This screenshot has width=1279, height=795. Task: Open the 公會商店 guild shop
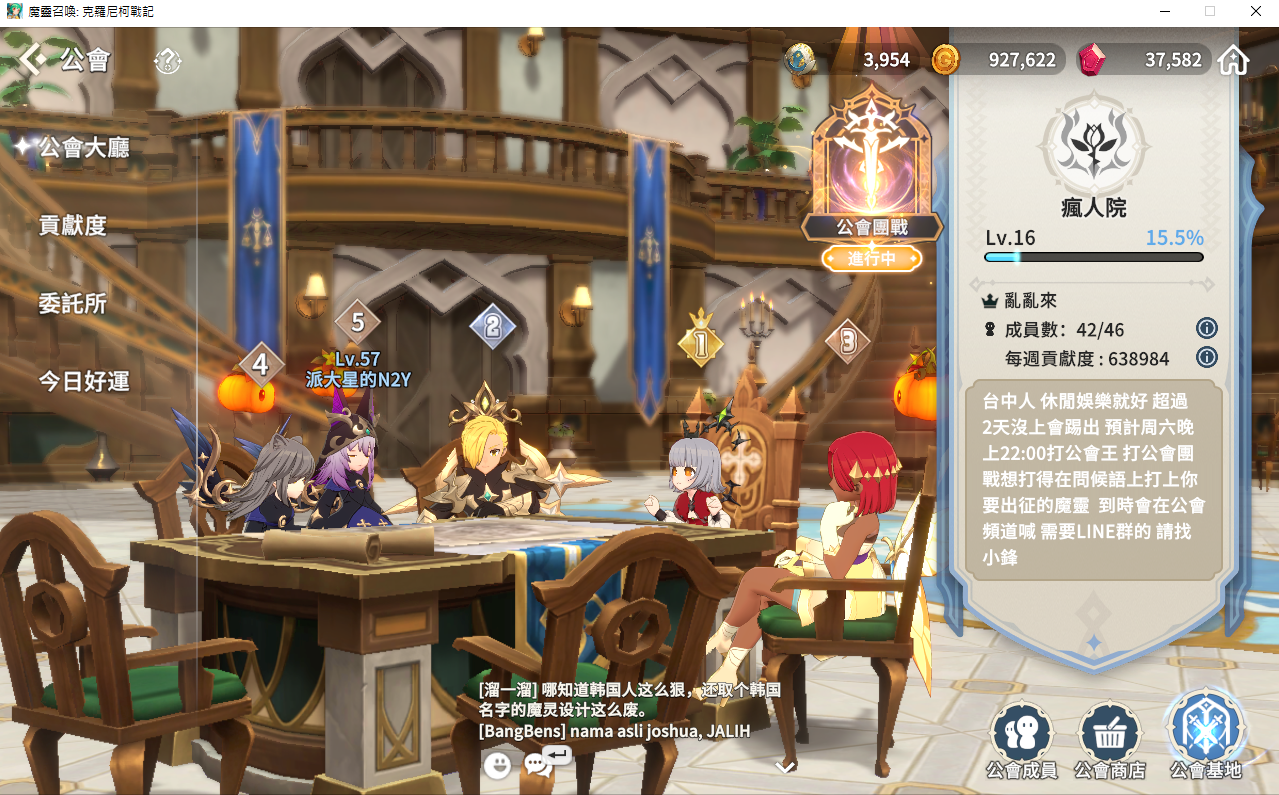(x=1109, y=741)
